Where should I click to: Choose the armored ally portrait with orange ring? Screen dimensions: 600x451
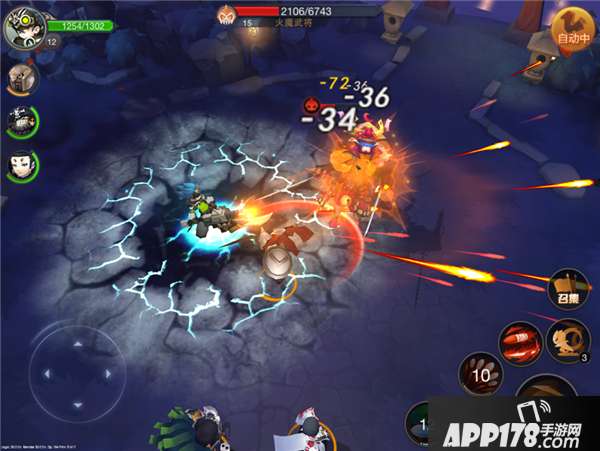tap(19, 77)
